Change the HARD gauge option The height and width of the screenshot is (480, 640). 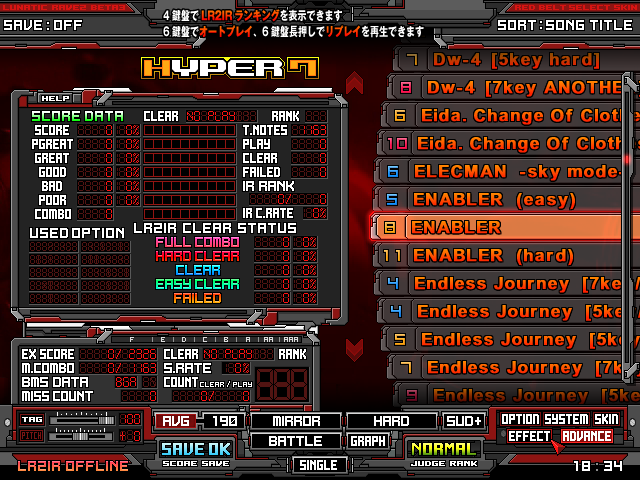(391, 421)
